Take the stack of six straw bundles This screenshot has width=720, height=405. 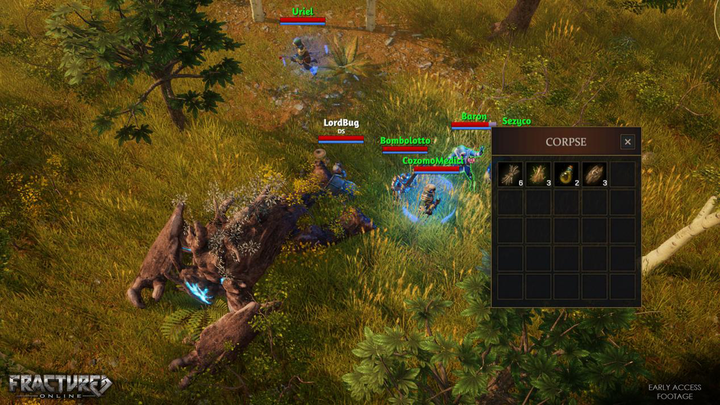click(x=510, y=174)
